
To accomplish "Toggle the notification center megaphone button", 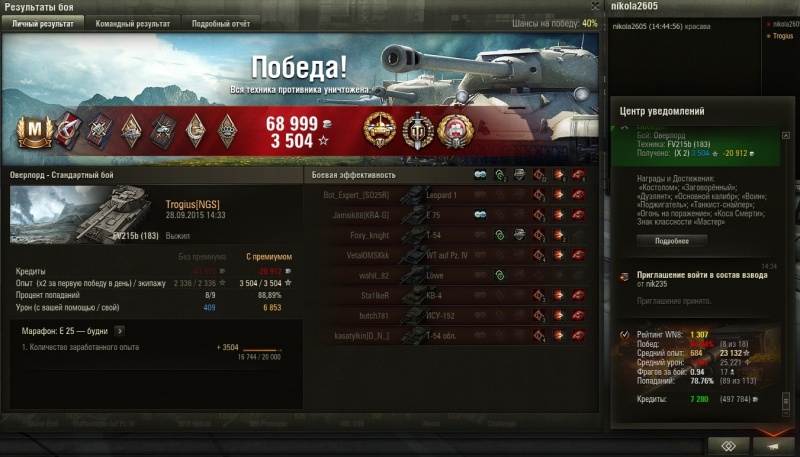I will [774, 445].
